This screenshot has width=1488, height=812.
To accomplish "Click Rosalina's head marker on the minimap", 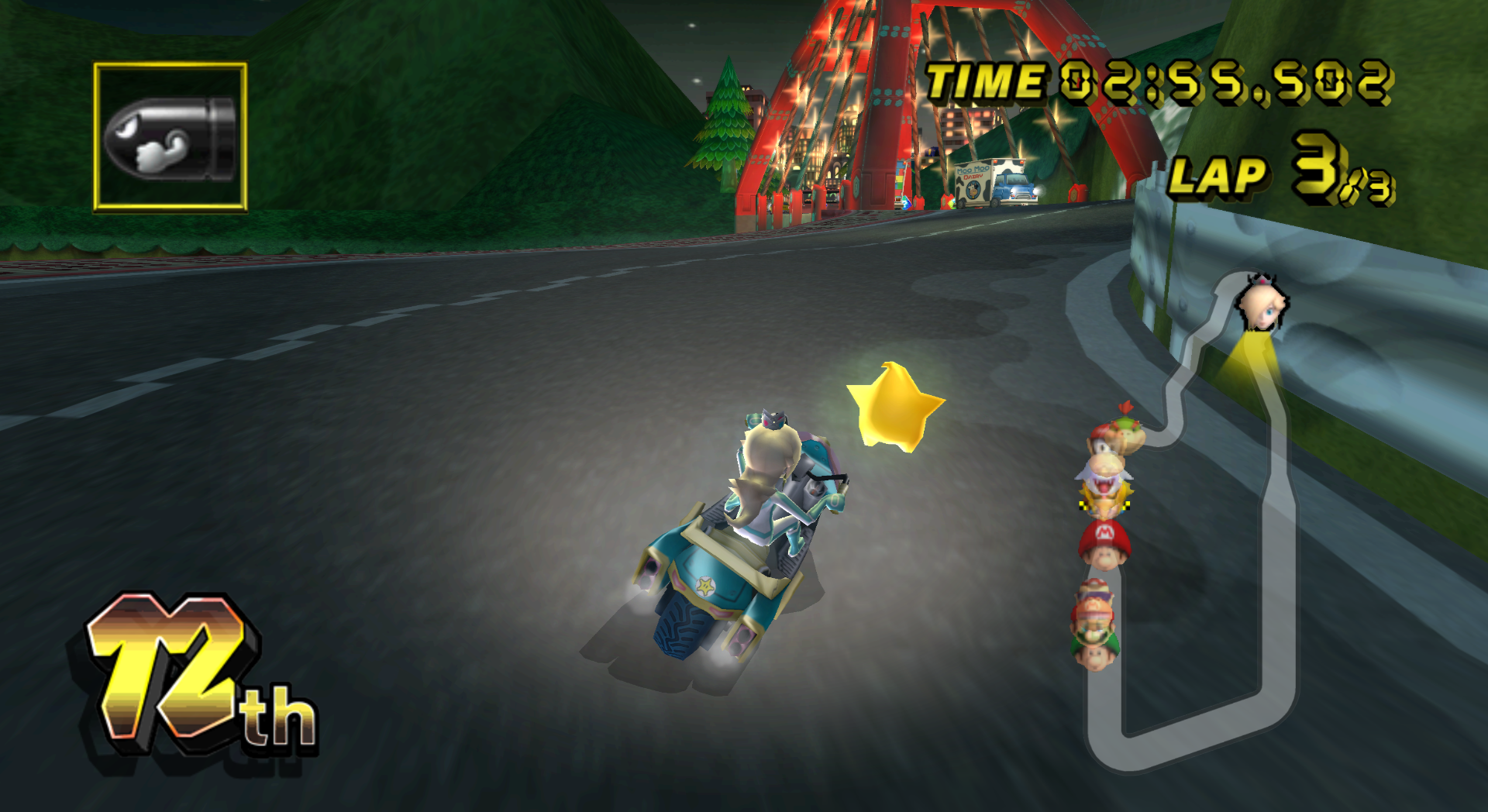I will tap(1263, 304).
